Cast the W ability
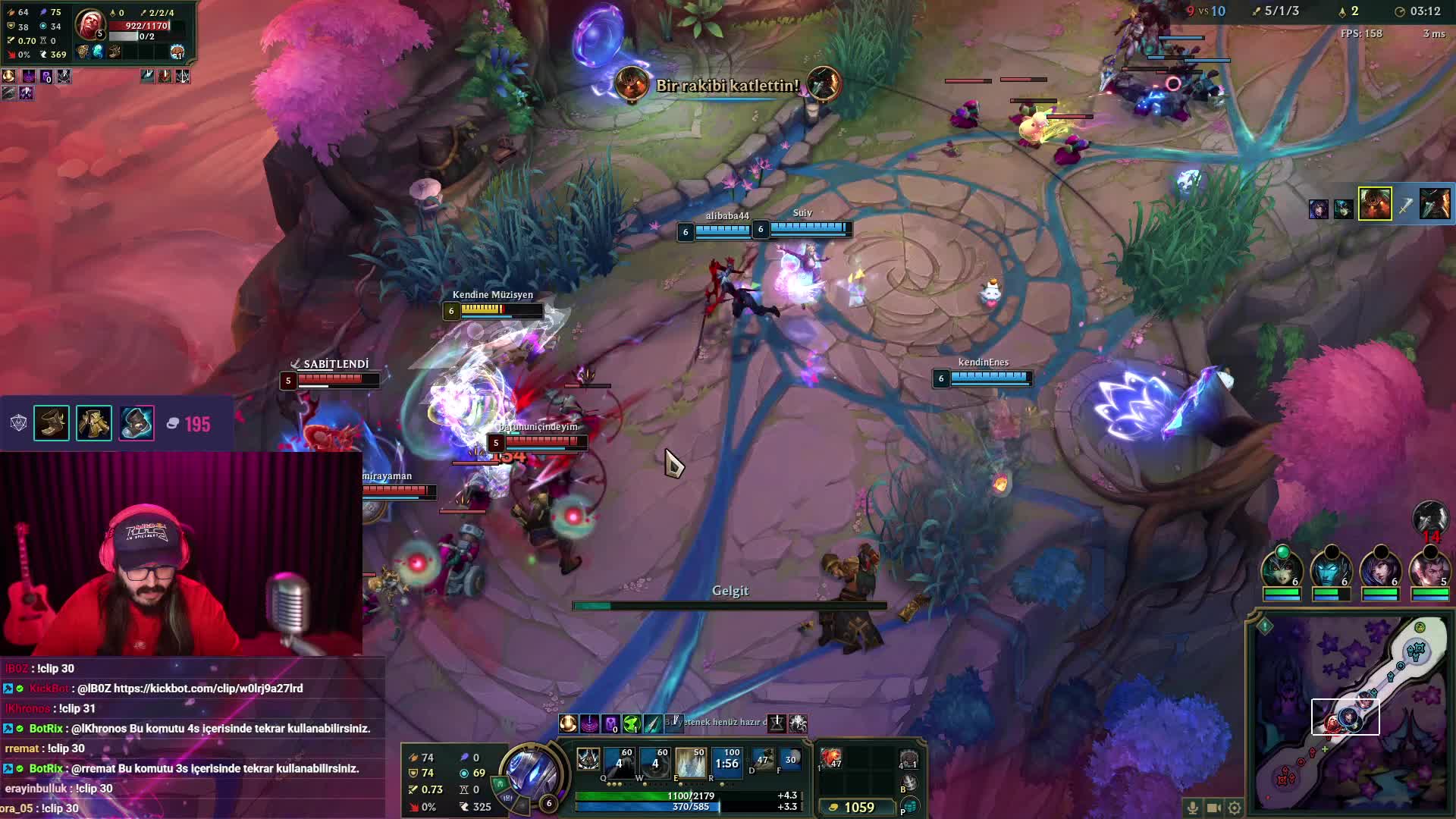 tap(655, 762)
